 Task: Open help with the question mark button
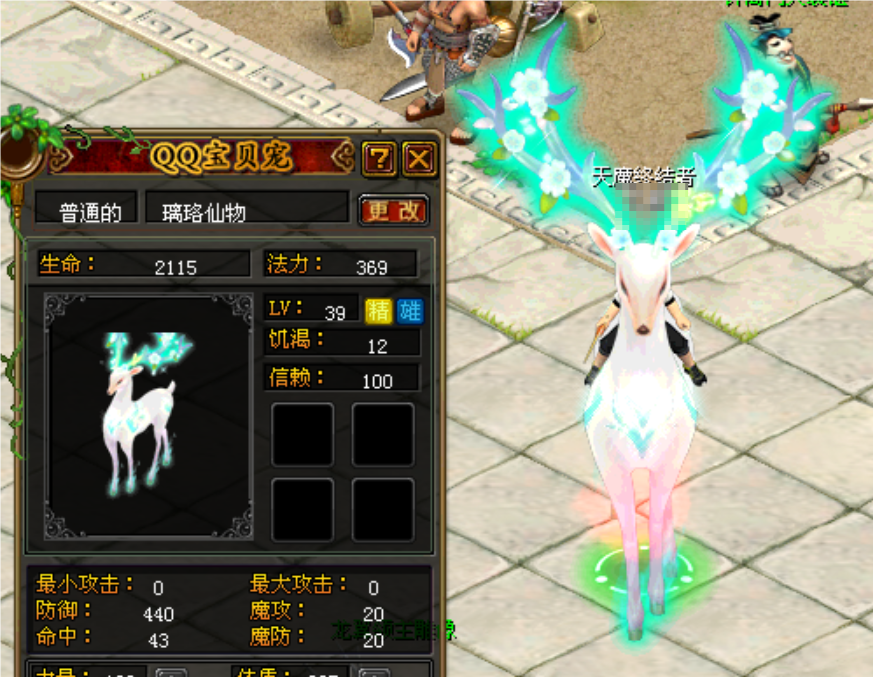pos(379,158)
